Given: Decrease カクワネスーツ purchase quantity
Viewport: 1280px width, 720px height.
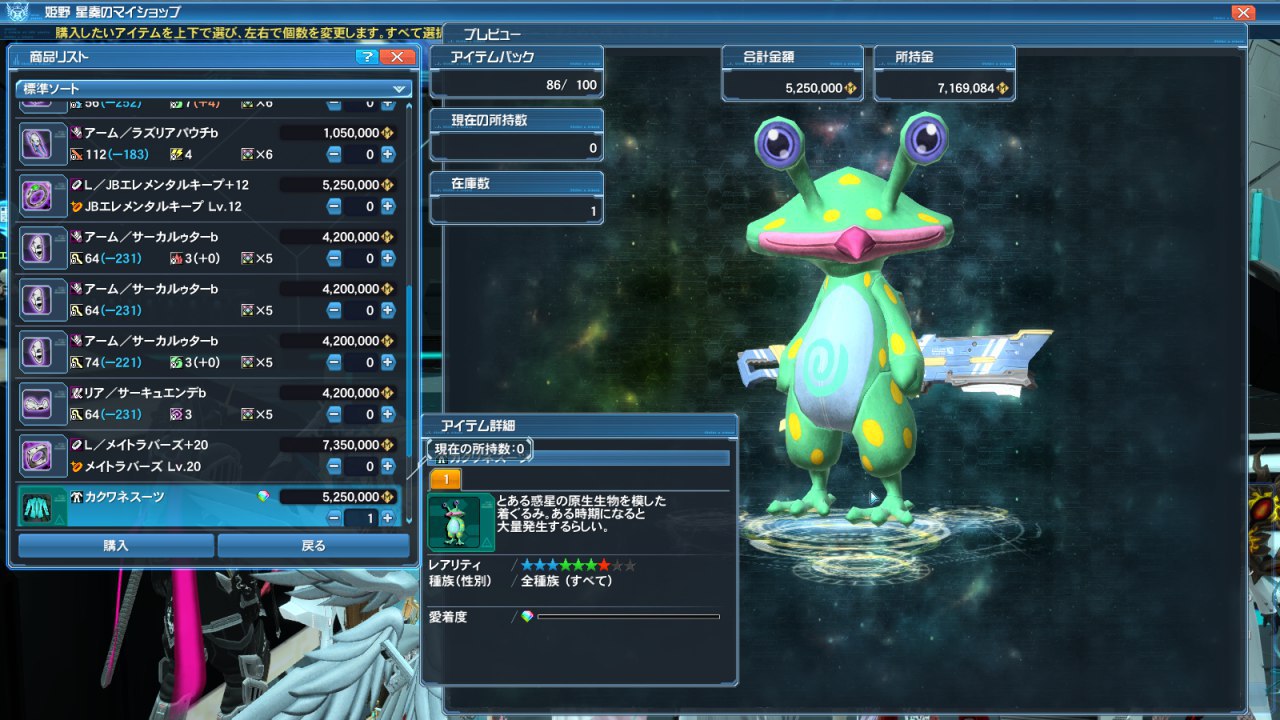Looking at the screenshot, I should tap(334, 518).
